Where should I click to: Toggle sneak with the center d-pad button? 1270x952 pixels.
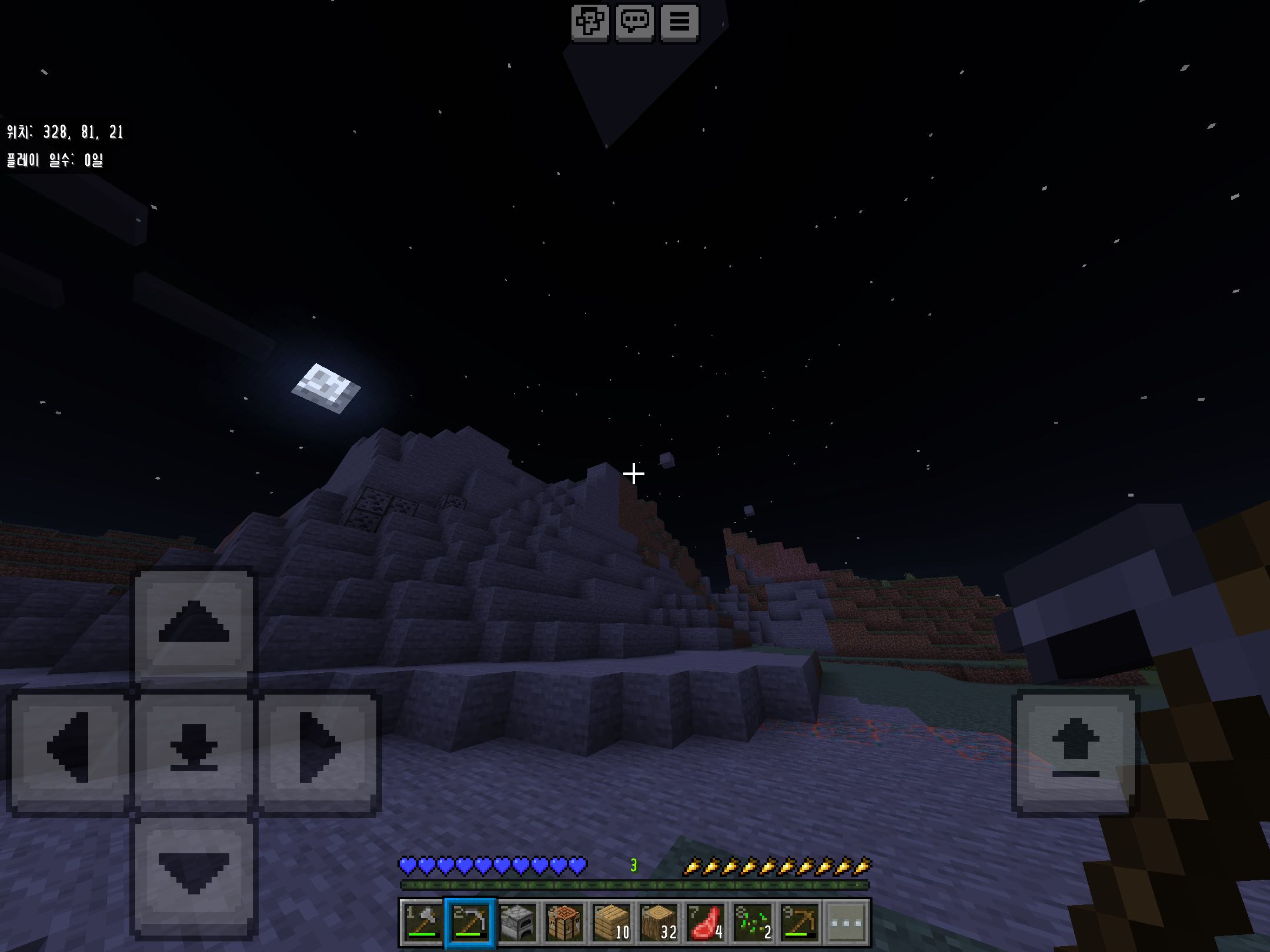(194, 749)
